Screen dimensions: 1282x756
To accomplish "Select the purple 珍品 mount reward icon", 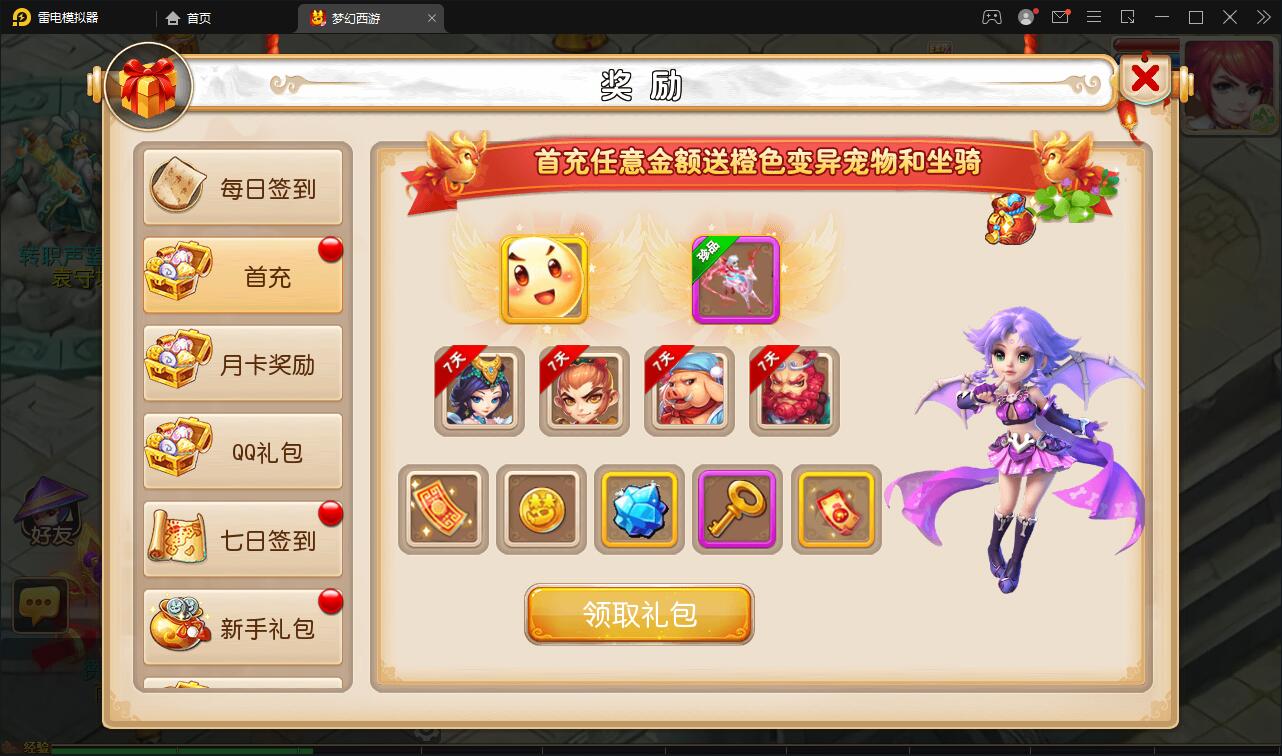I will click(736, 281).
